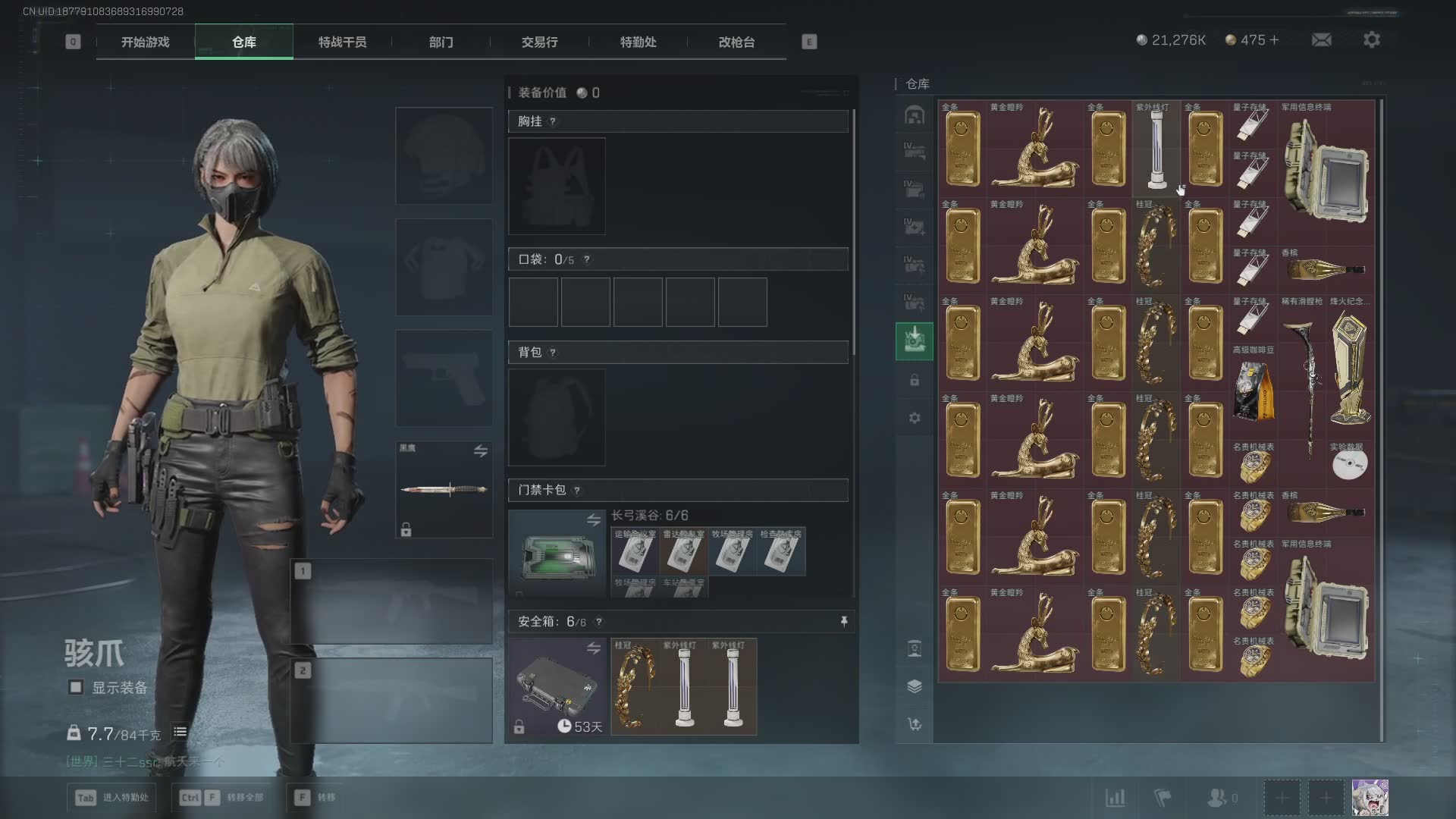Select the 特勤处 tab

(x=638, y=42)
